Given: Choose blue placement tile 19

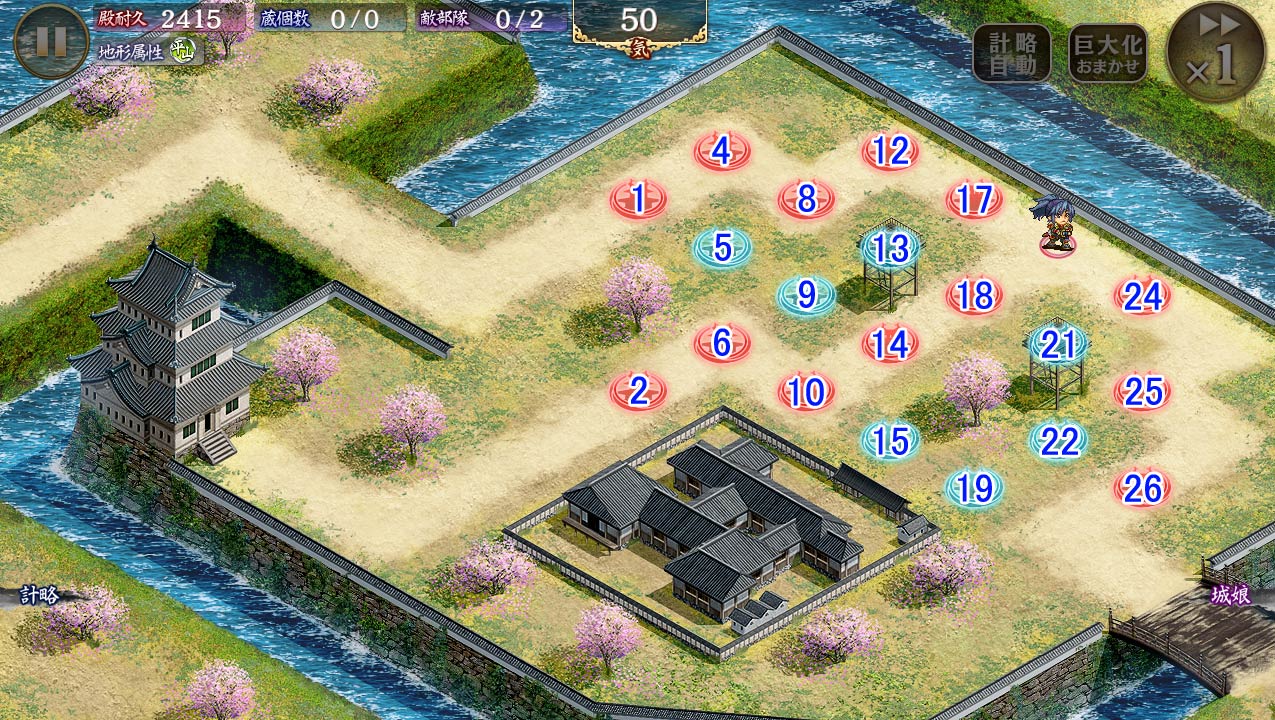Looking at the screenshot, I should pyautogui.click(x=974, y=488).
